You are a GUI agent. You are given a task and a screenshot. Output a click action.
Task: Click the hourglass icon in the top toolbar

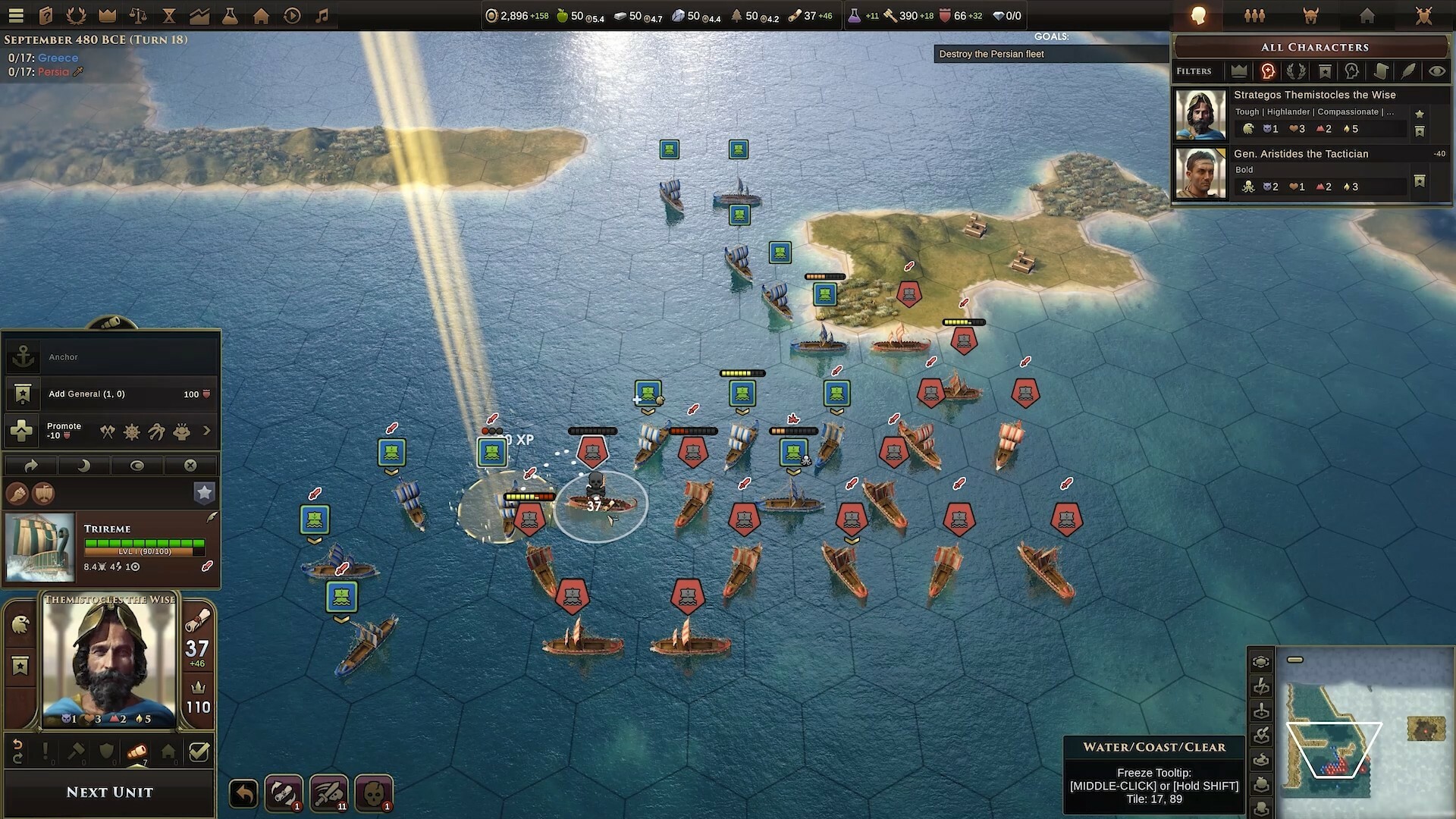[x=168, y=15]
